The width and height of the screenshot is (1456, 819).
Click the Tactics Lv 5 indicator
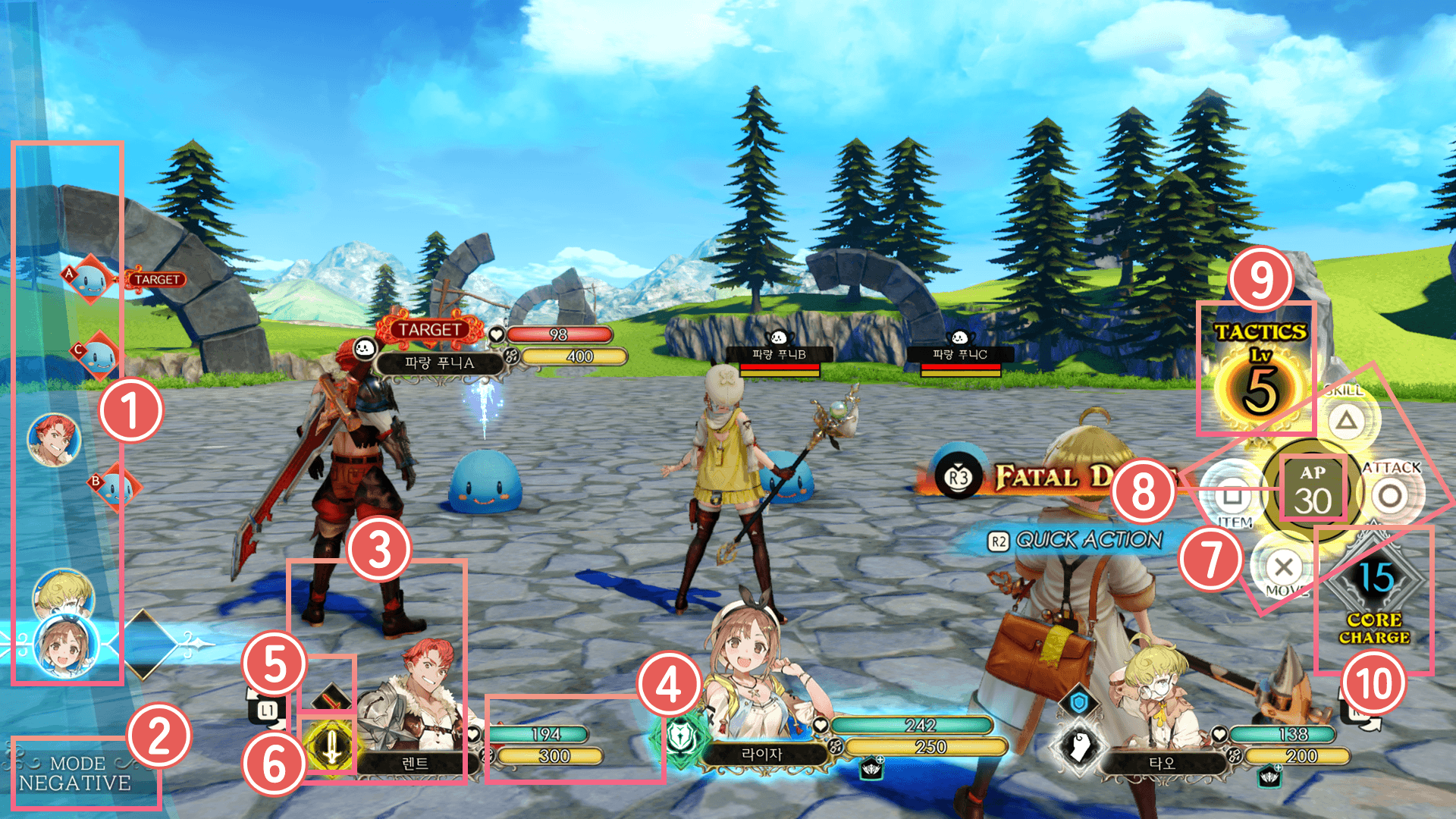[x=1260, y=375]
